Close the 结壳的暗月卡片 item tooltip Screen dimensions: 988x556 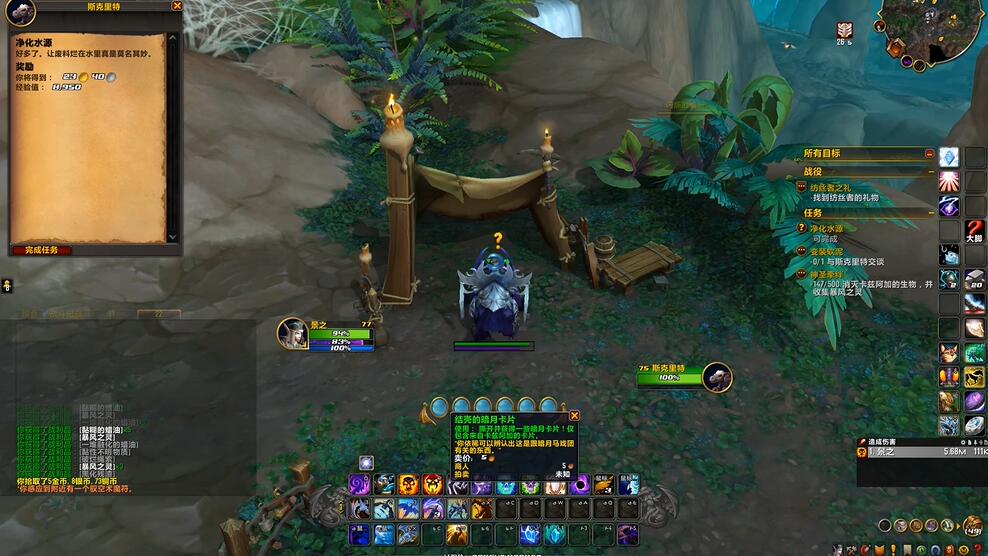point(574,416)
